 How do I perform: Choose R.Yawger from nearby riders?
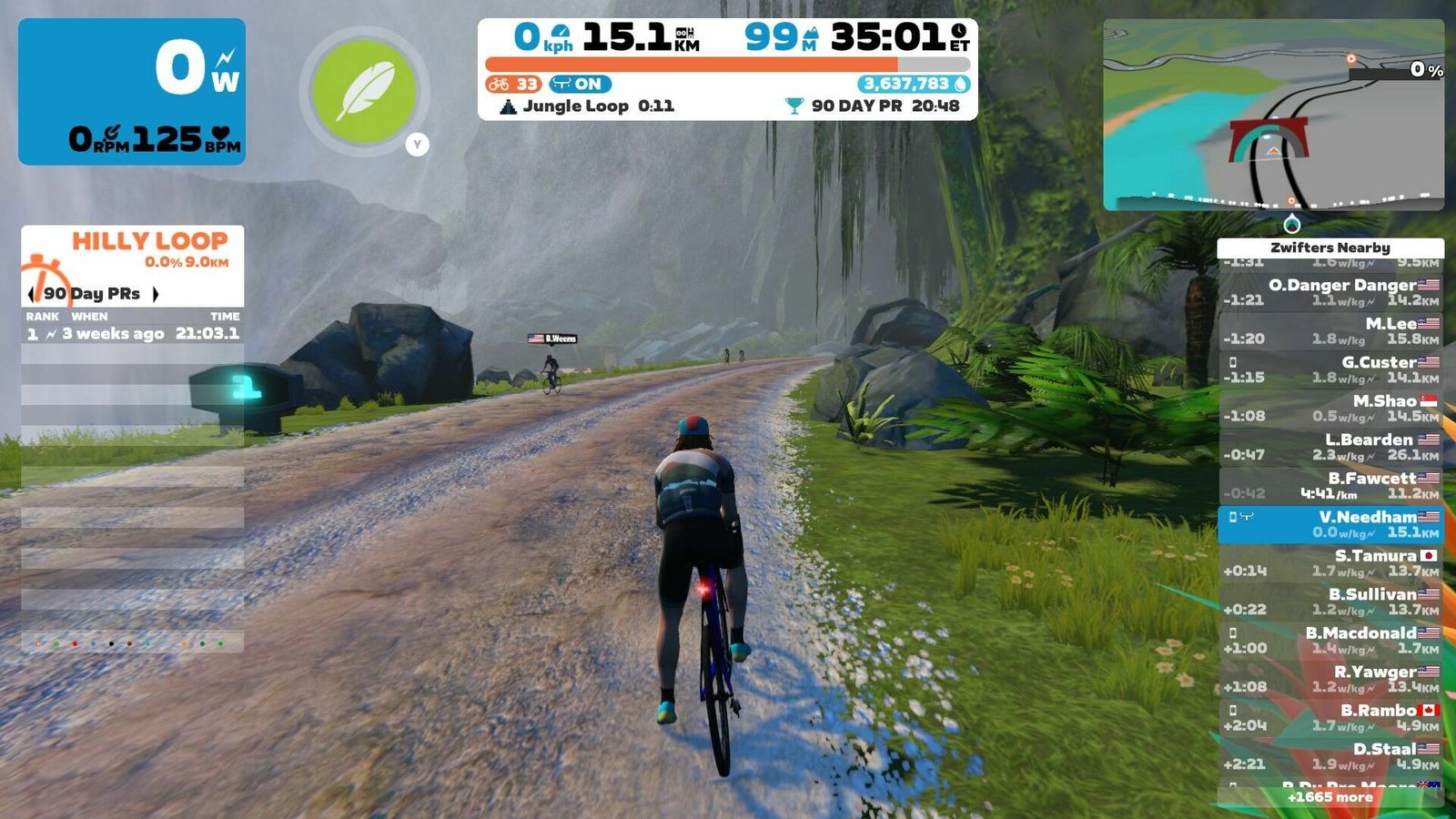[x=1330, y=679]
